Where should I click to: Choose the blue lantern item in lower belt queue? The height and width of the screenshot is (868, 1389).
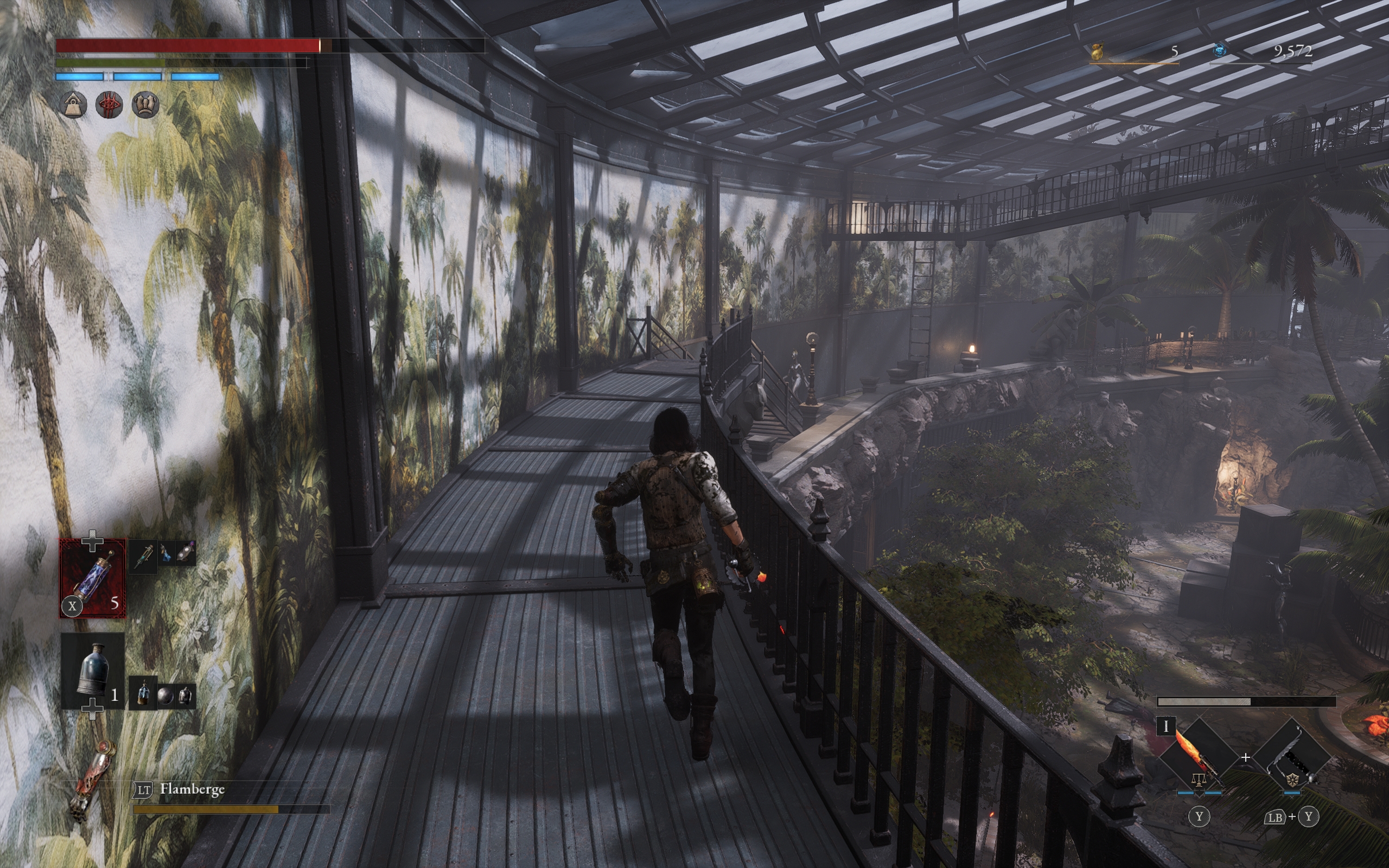tap(143, 693)
